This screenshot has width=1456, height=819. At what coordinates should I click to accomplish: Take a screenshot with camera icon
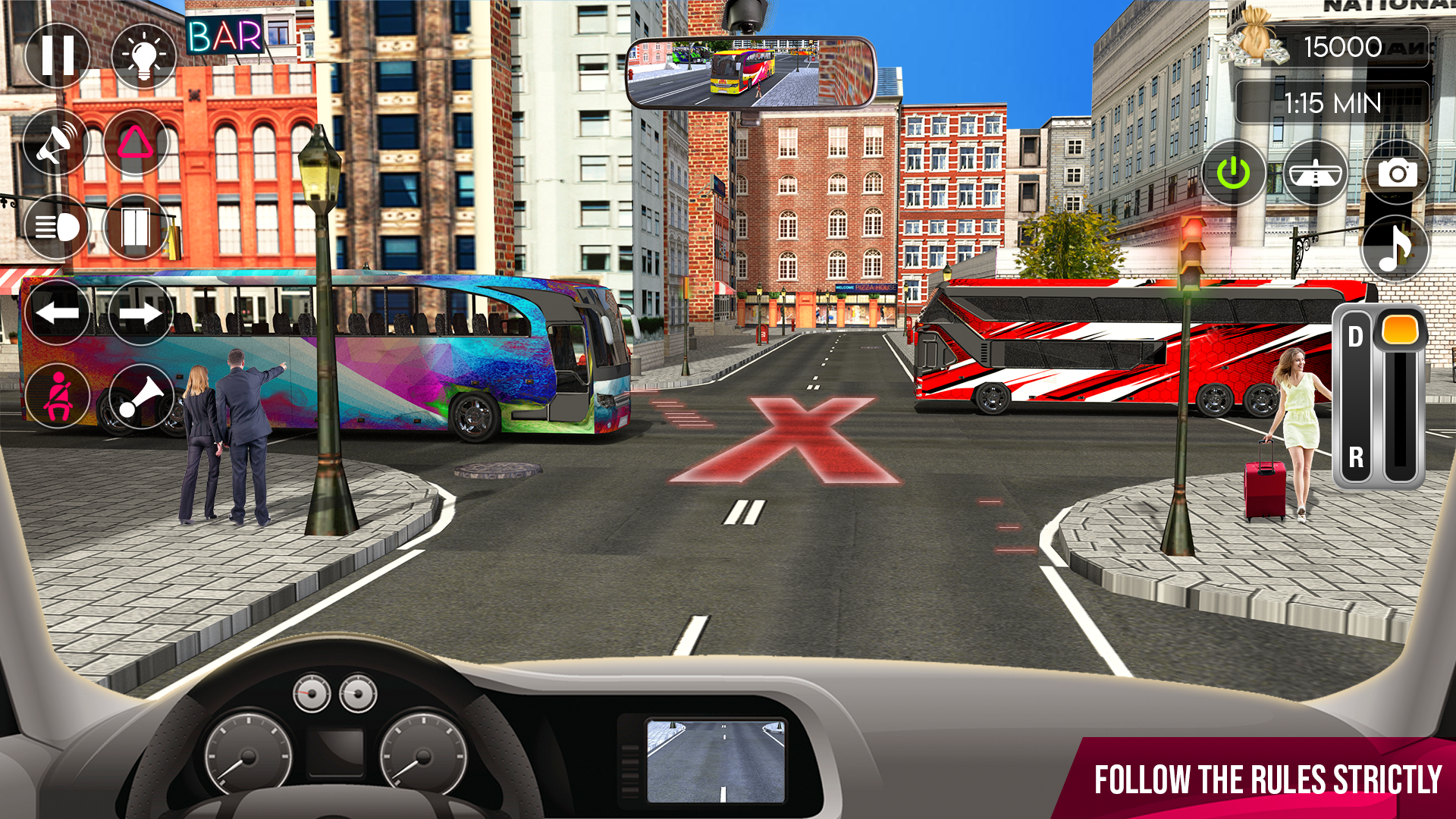pos(1395,173)
